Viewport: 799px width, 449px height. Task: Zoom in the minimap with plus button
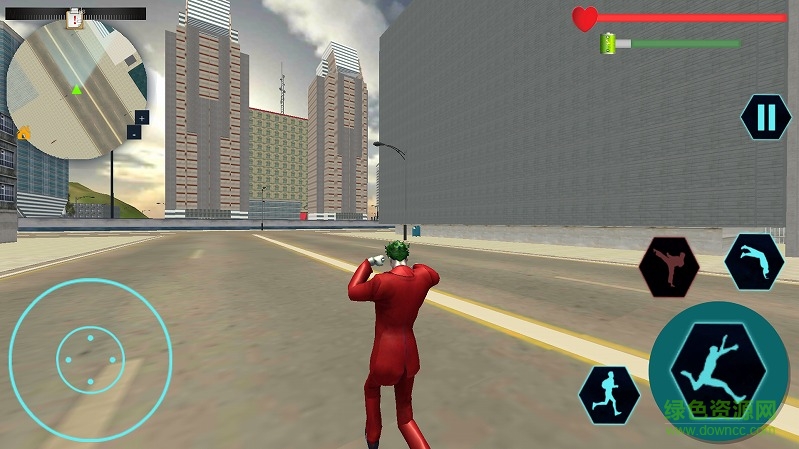141,117
